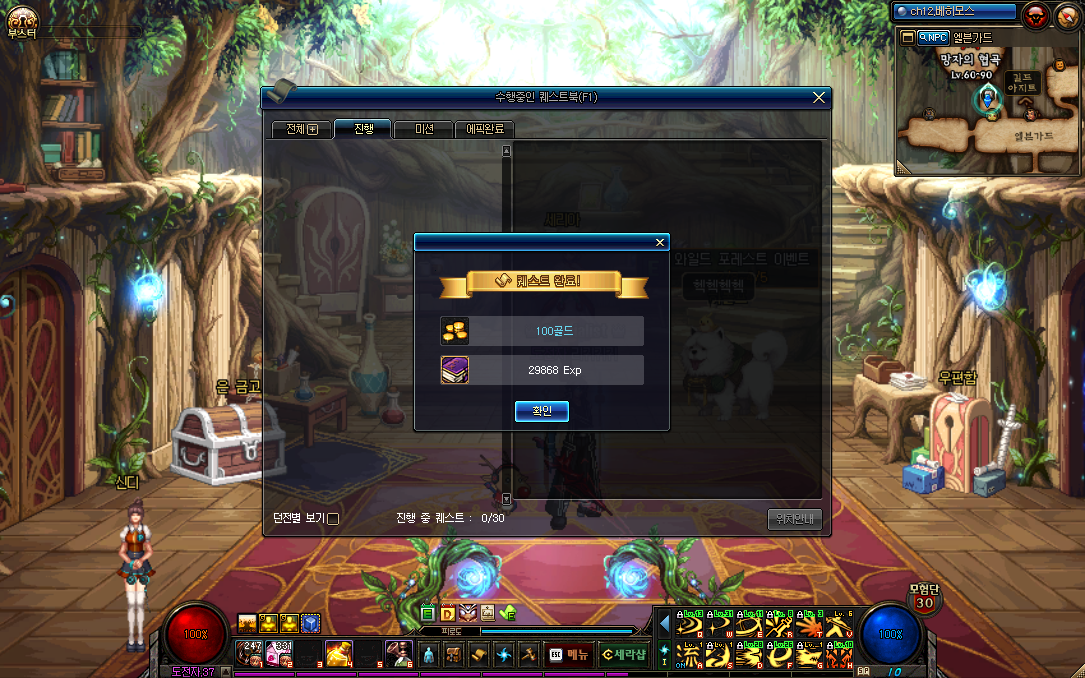Click the NPC search button on minimap
Image resolution: width=1085 pixels, height=678 pixels.
pos(932,37)
